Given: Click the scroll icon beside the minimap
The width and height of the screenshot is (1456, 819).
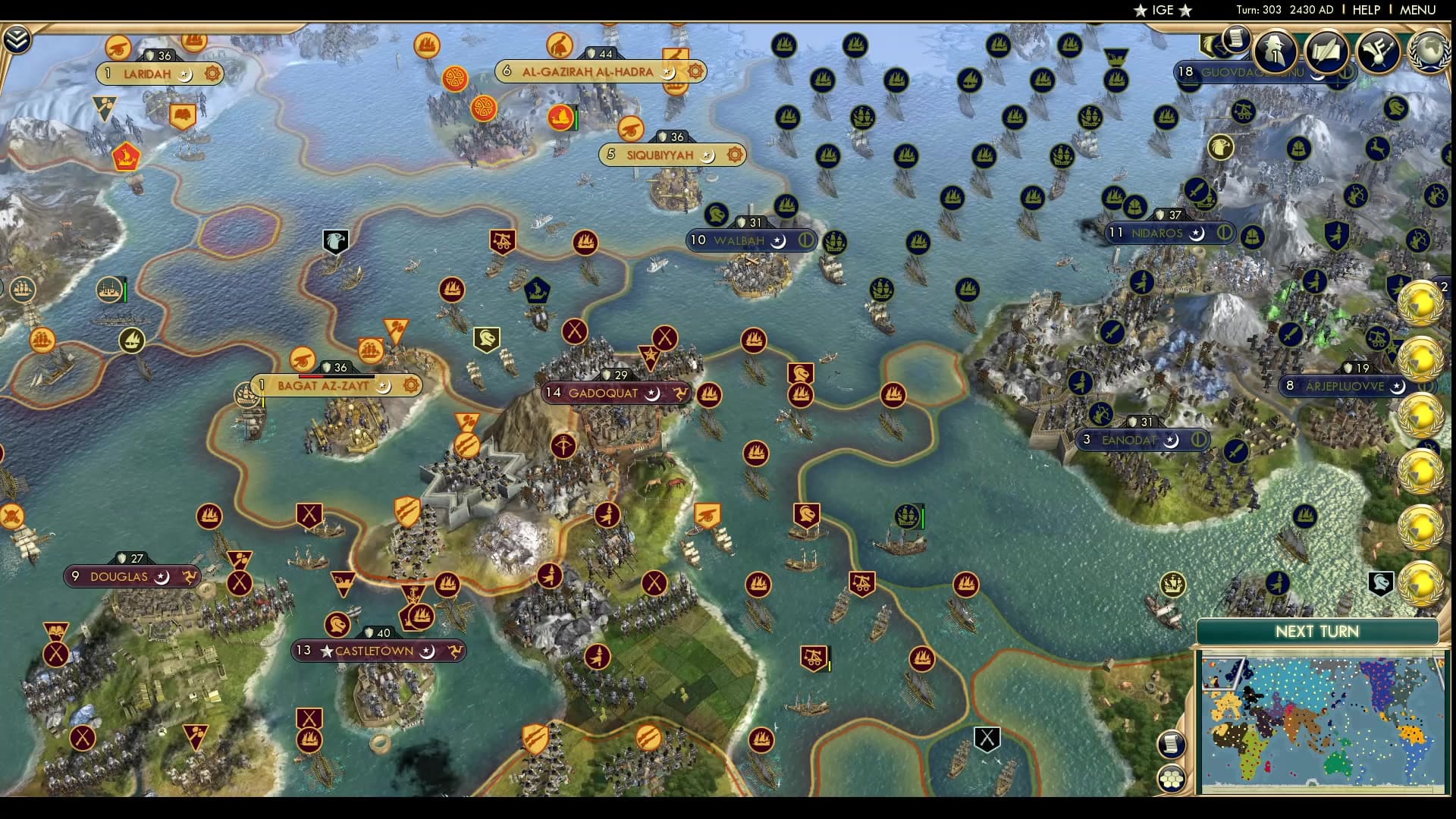Looking at the screenshot, I should 1171,745.
